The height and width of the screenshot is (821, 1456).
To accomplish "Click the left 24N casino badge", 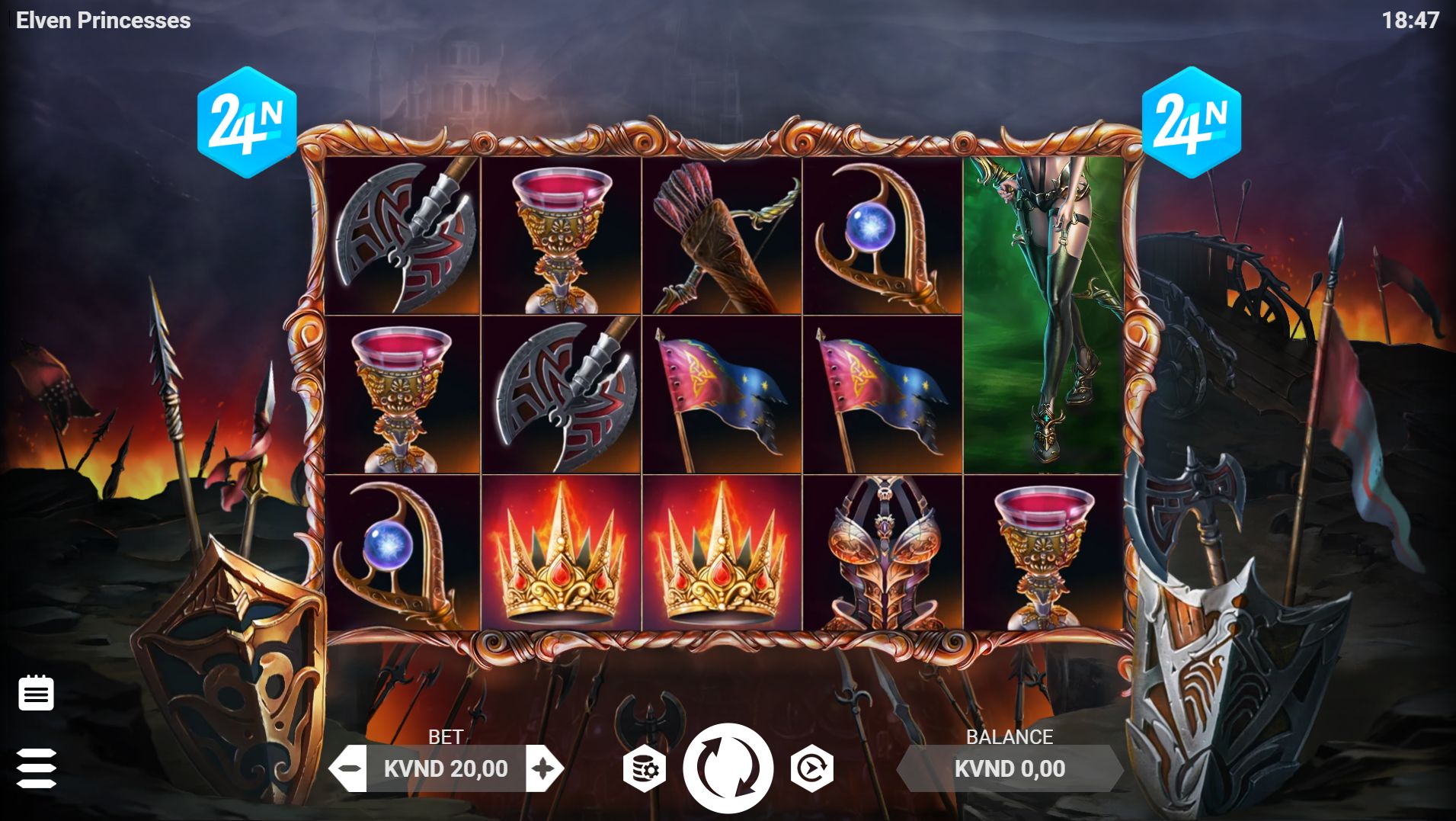I will (248, 120).
